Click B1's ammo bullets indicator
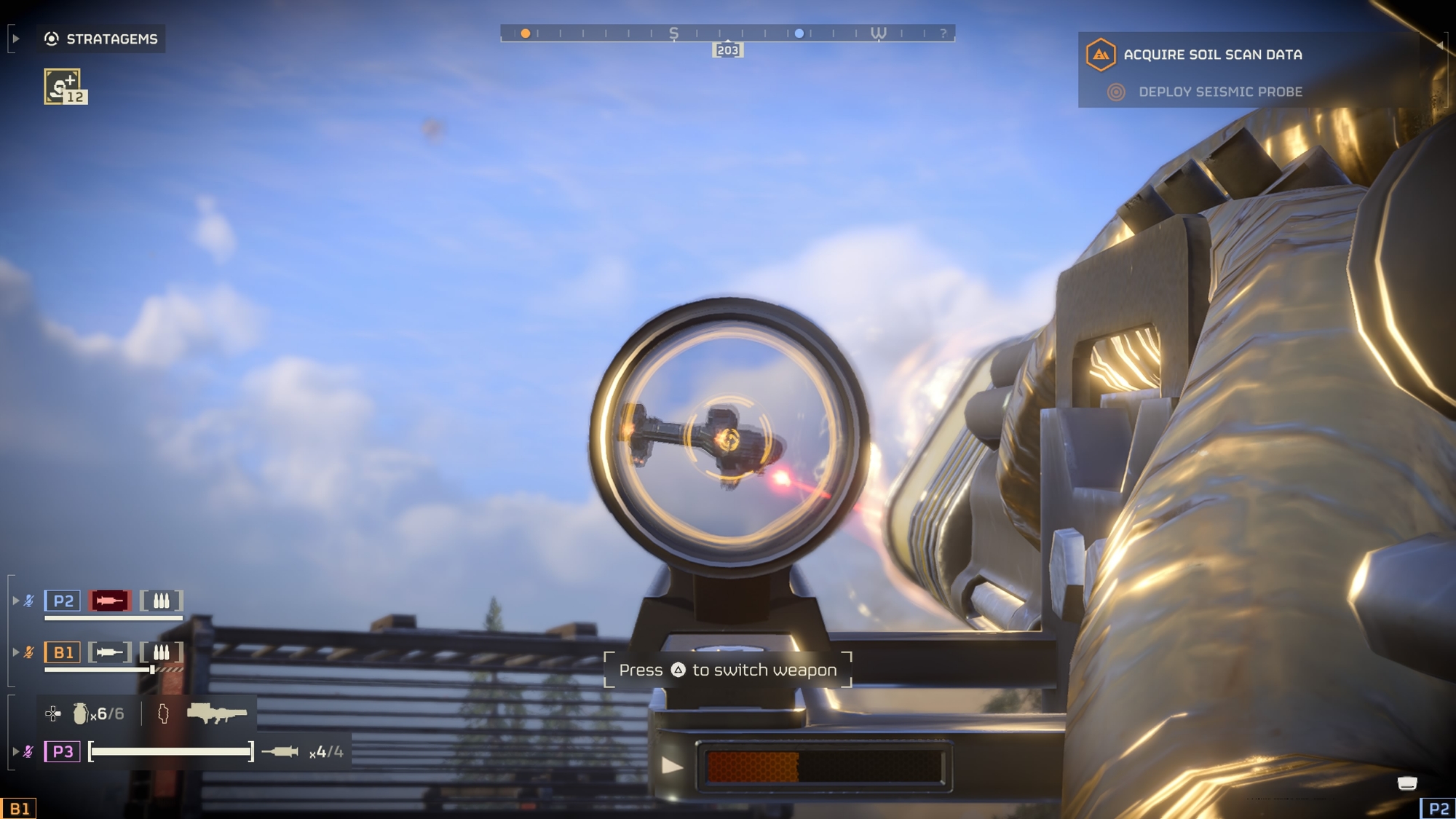This screenshot has width=1456, height=819. click(x=161, y=652)
